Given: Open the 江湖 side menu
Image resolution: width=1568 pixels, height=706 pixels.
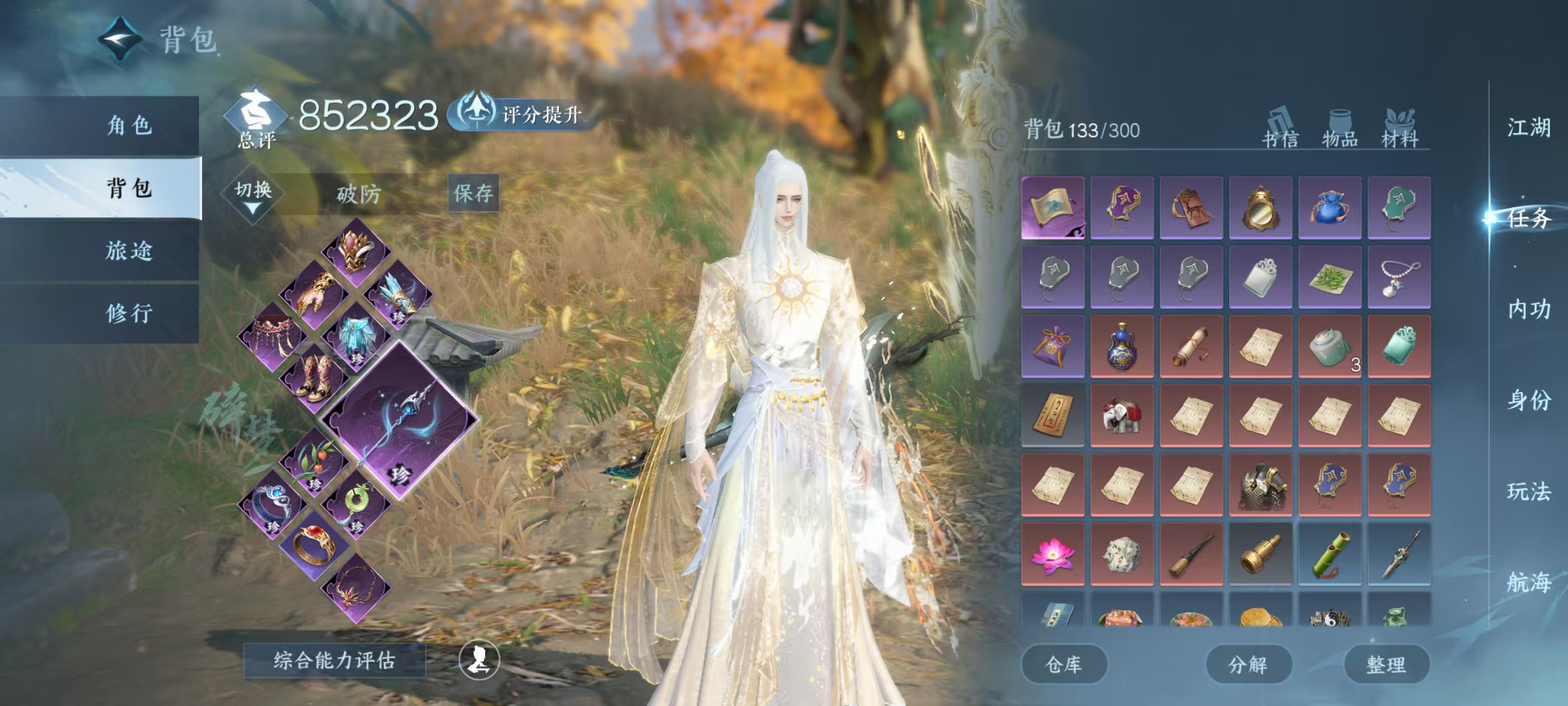Looking at the screenshot, I should pyautogui.click(x=1528, y=128).
